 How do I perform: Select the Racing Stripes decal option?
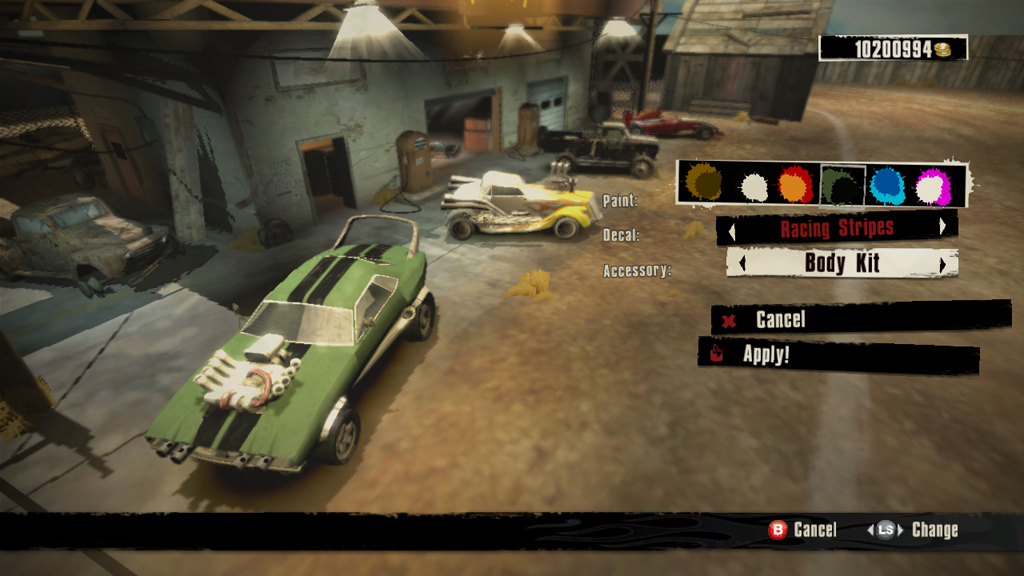(837, 228)
